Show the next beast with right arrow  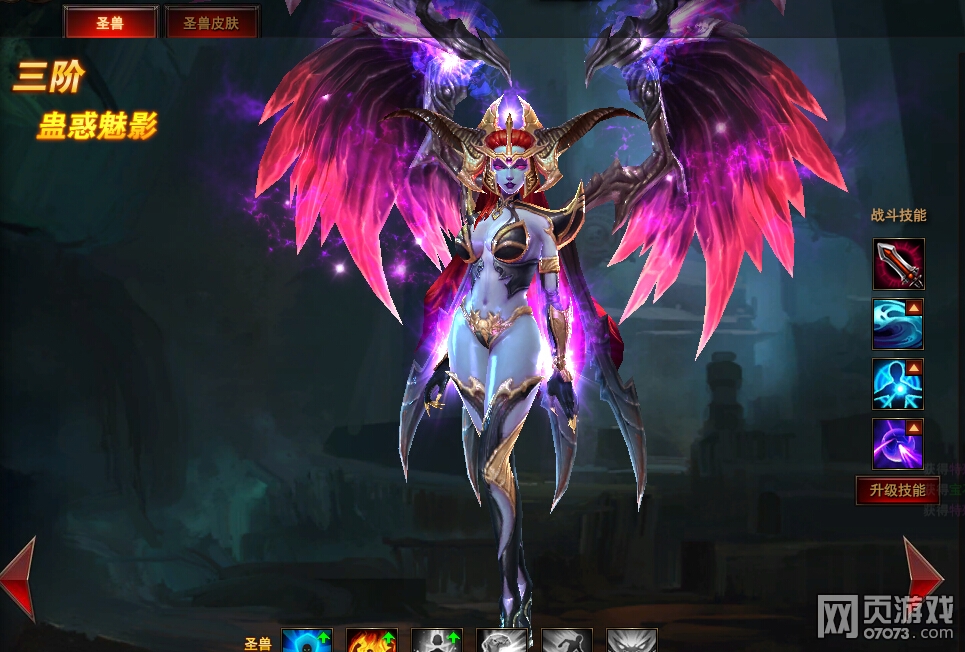click(x=921, y=578)
